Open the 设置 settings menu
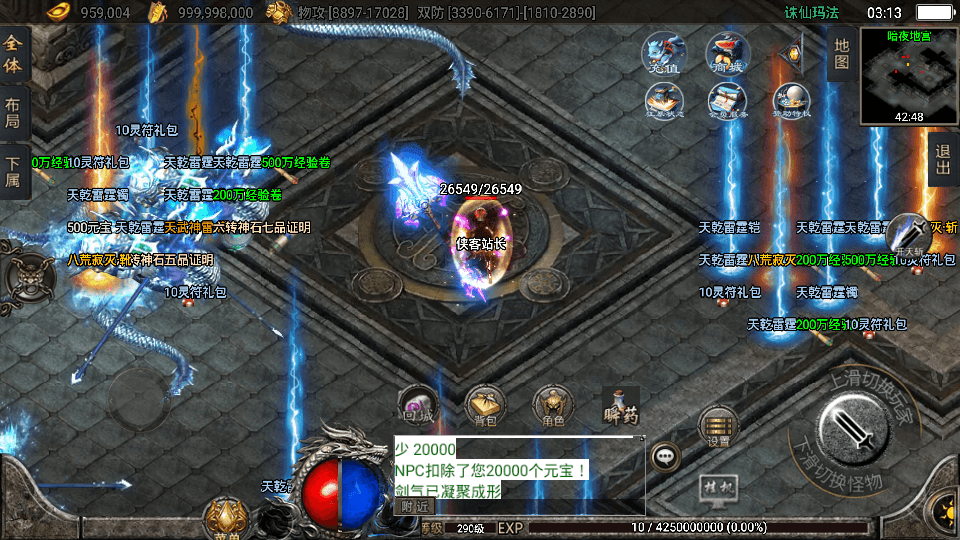Viewport: 960px width, 540px height. pos(718,426)
